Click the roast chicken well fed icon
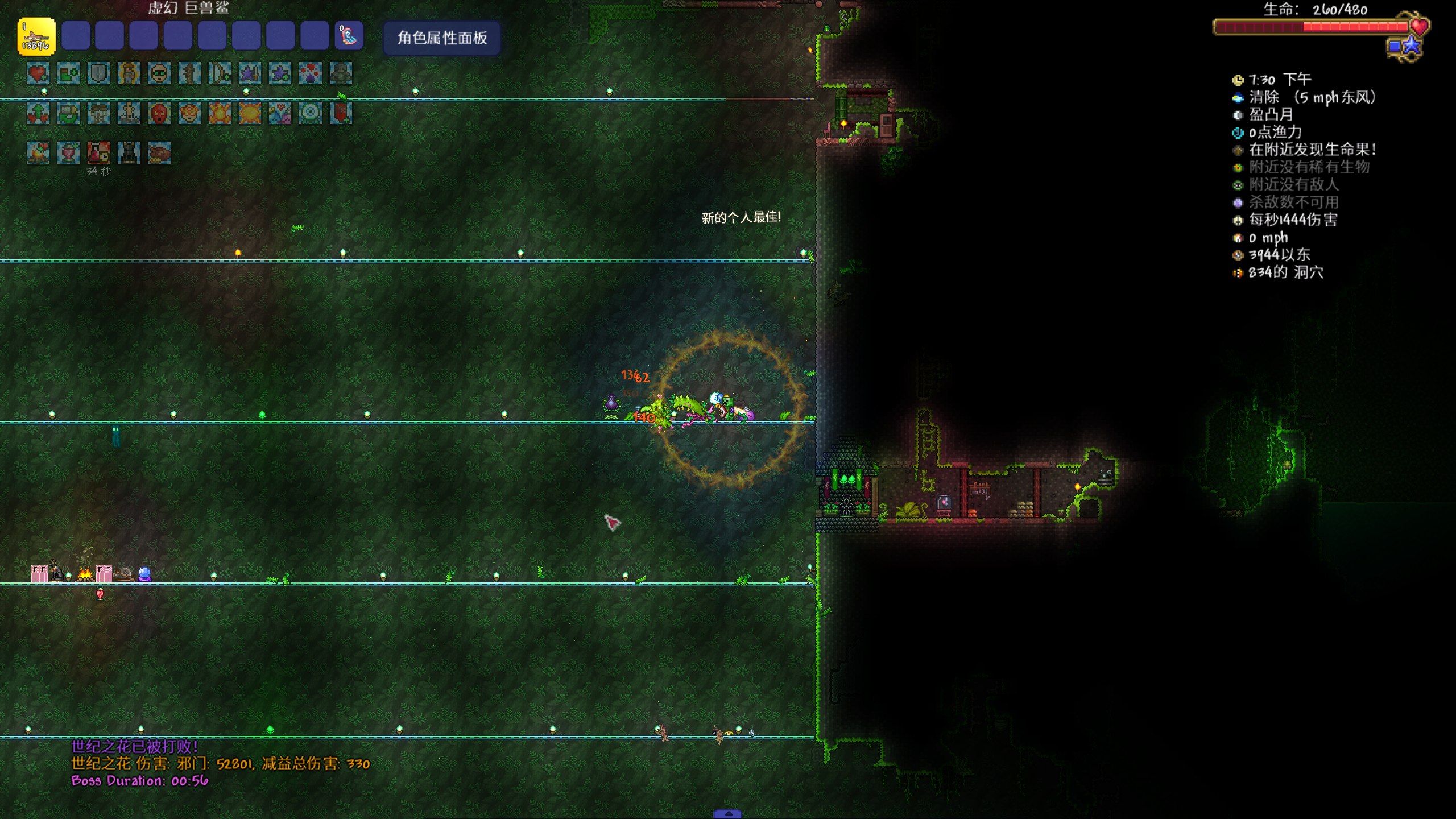Screen dimensions: 1456x819 pos(159,152)
